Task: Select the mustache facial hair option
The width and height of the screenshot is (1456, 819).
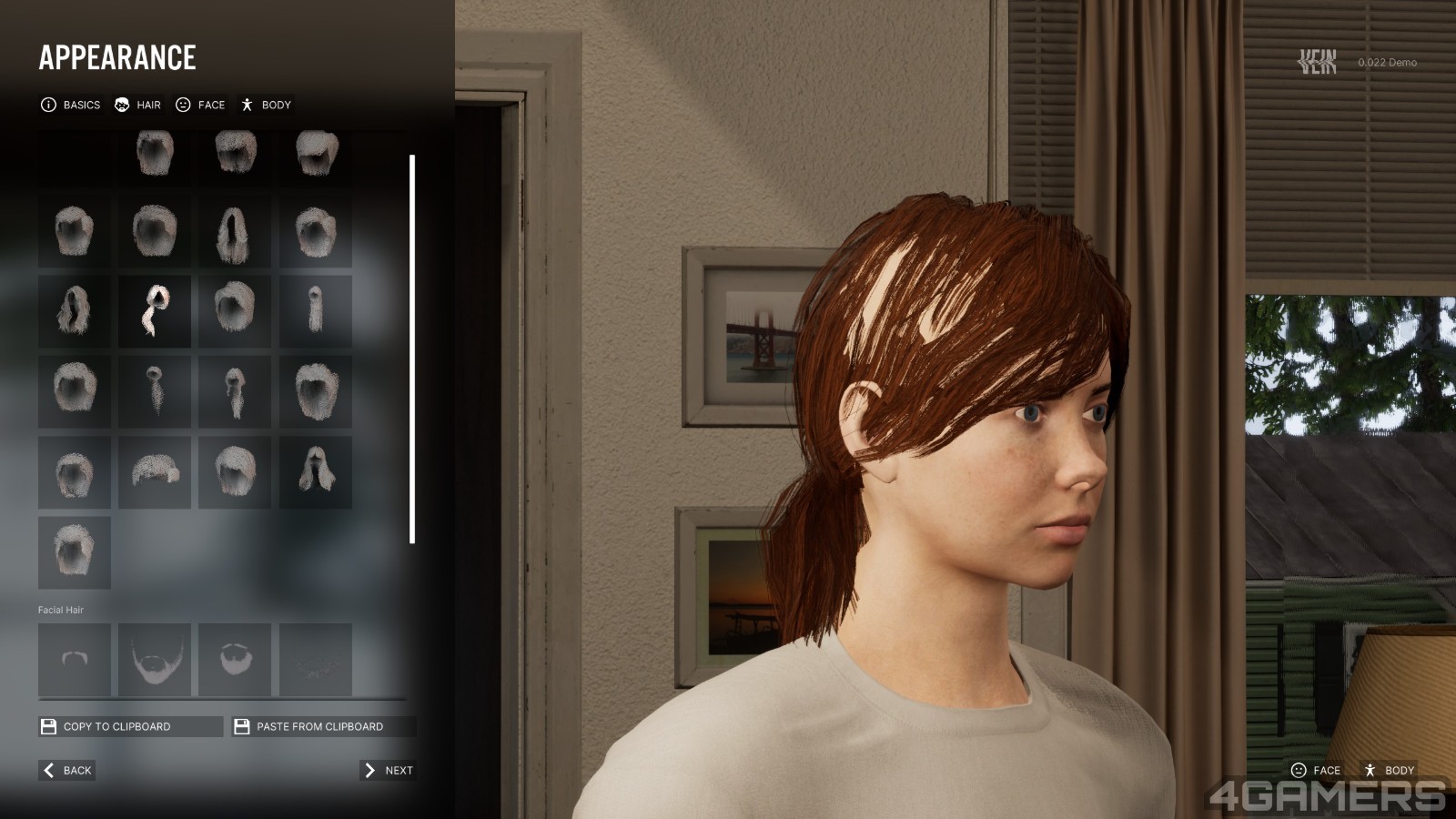Action: point(75,659)
